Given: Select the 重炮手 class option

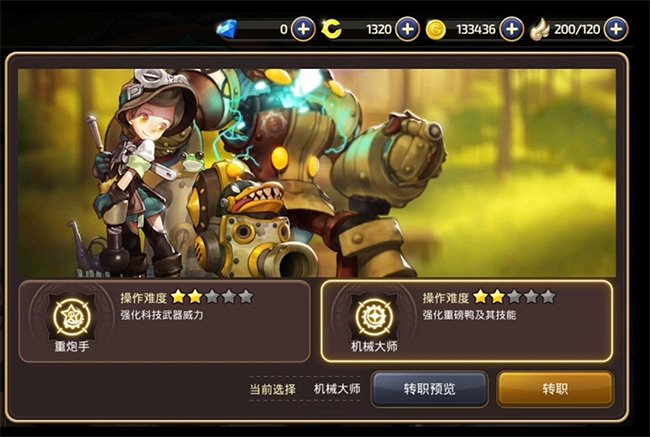Looking at the screenshot, I should (164, 320).
